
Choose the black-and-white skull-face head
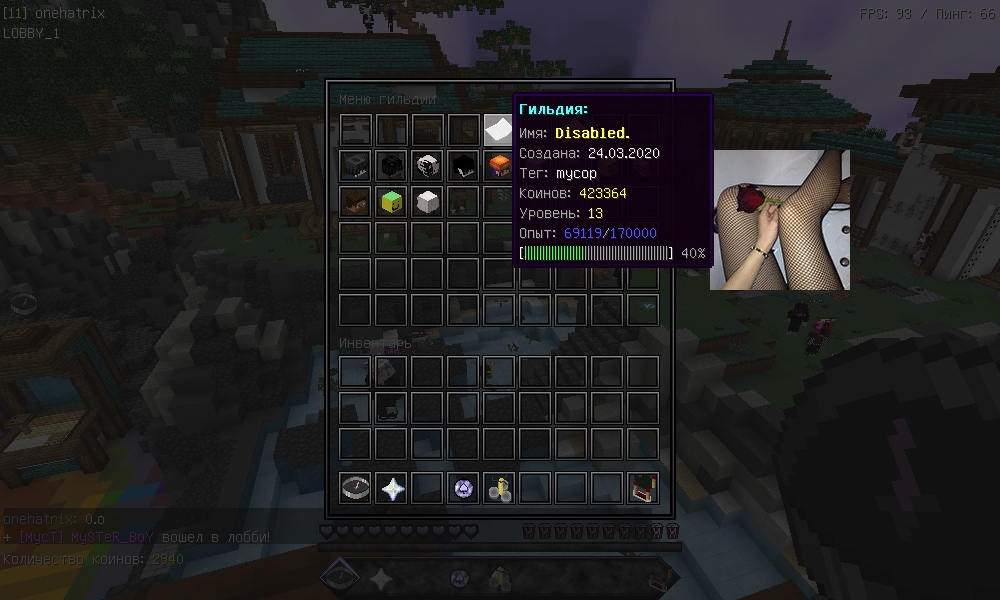(x=427, y=165)
